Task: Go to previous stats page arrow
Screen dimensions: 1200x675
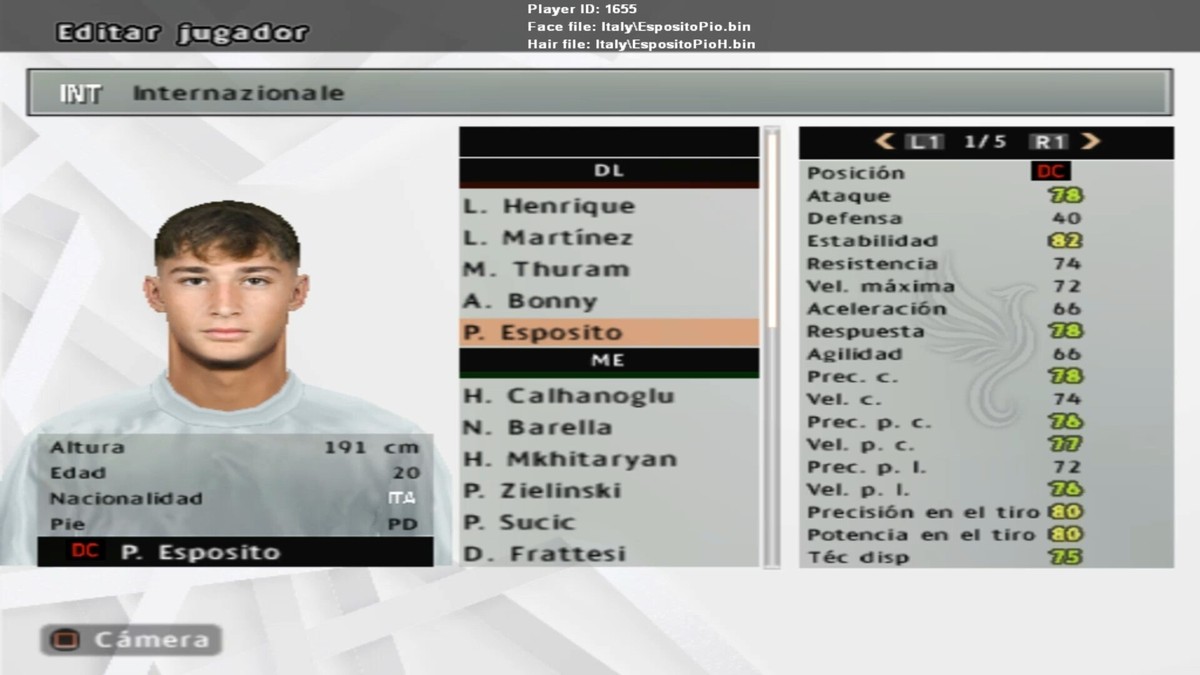Action: pyautogui.click(x=884, y=142)
